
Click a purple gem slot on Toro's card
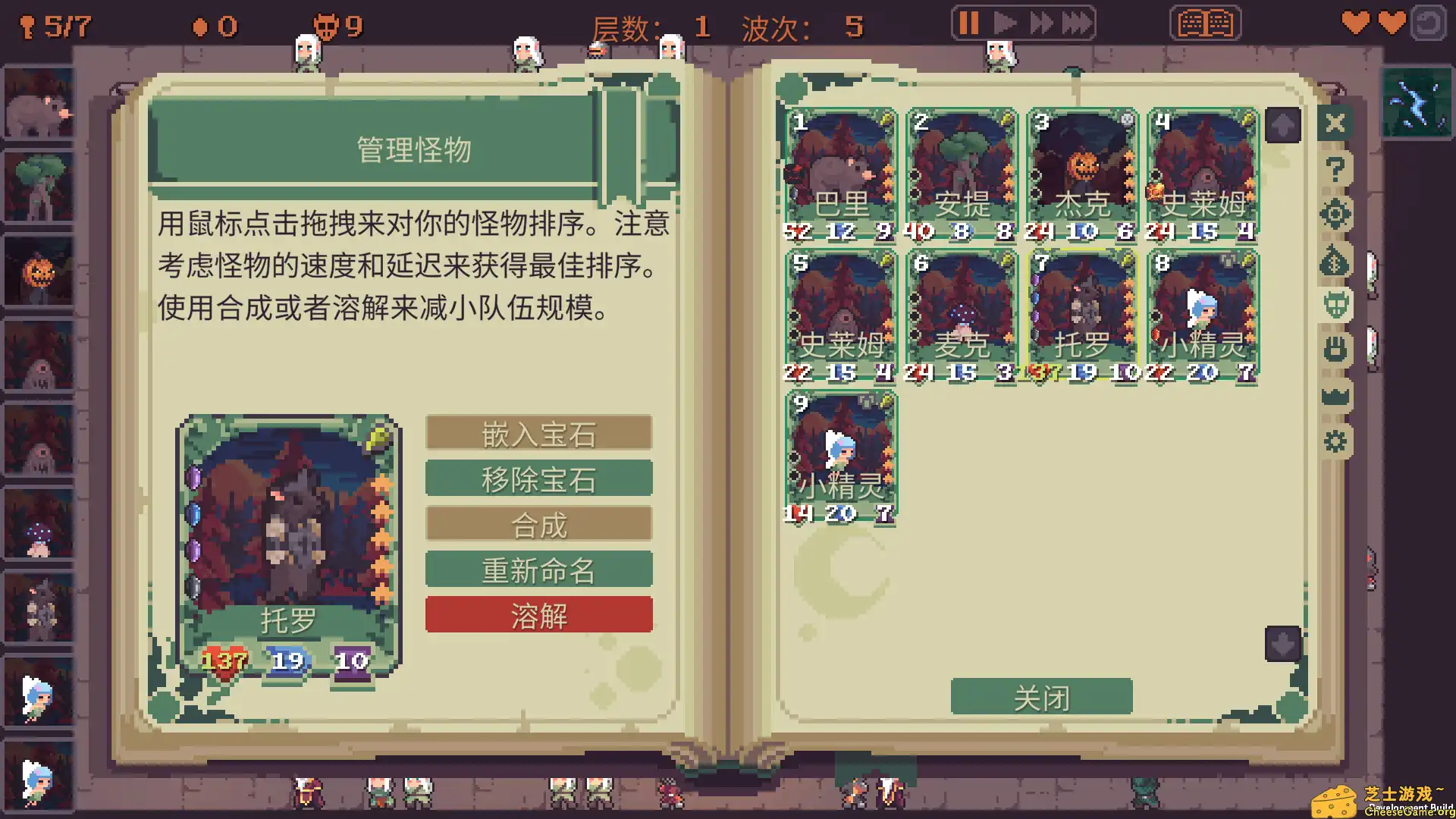point(194,476)
